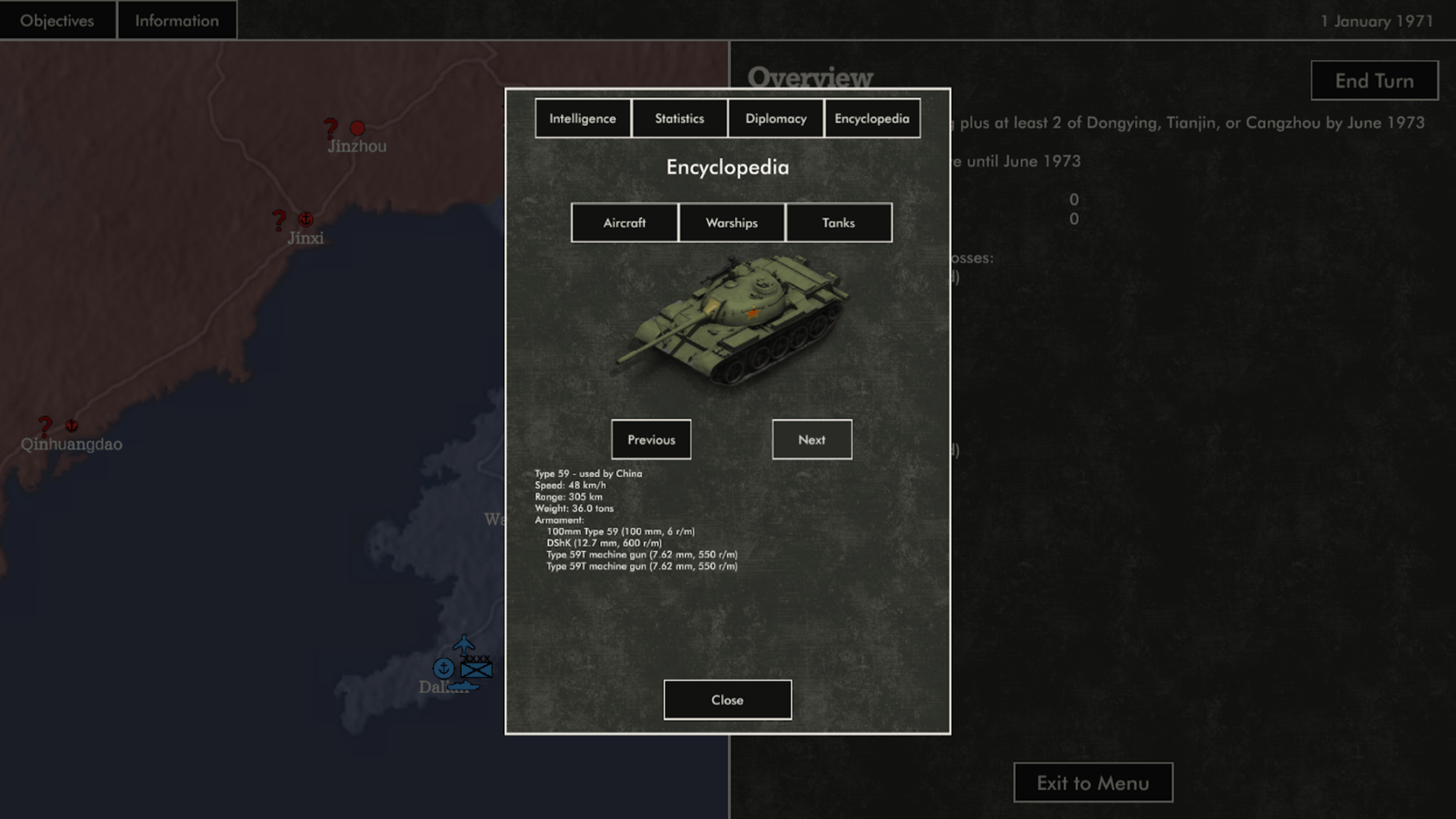Screen dimensions: 1456x819
Task: Open the Information panel
Action: [176, 20]
